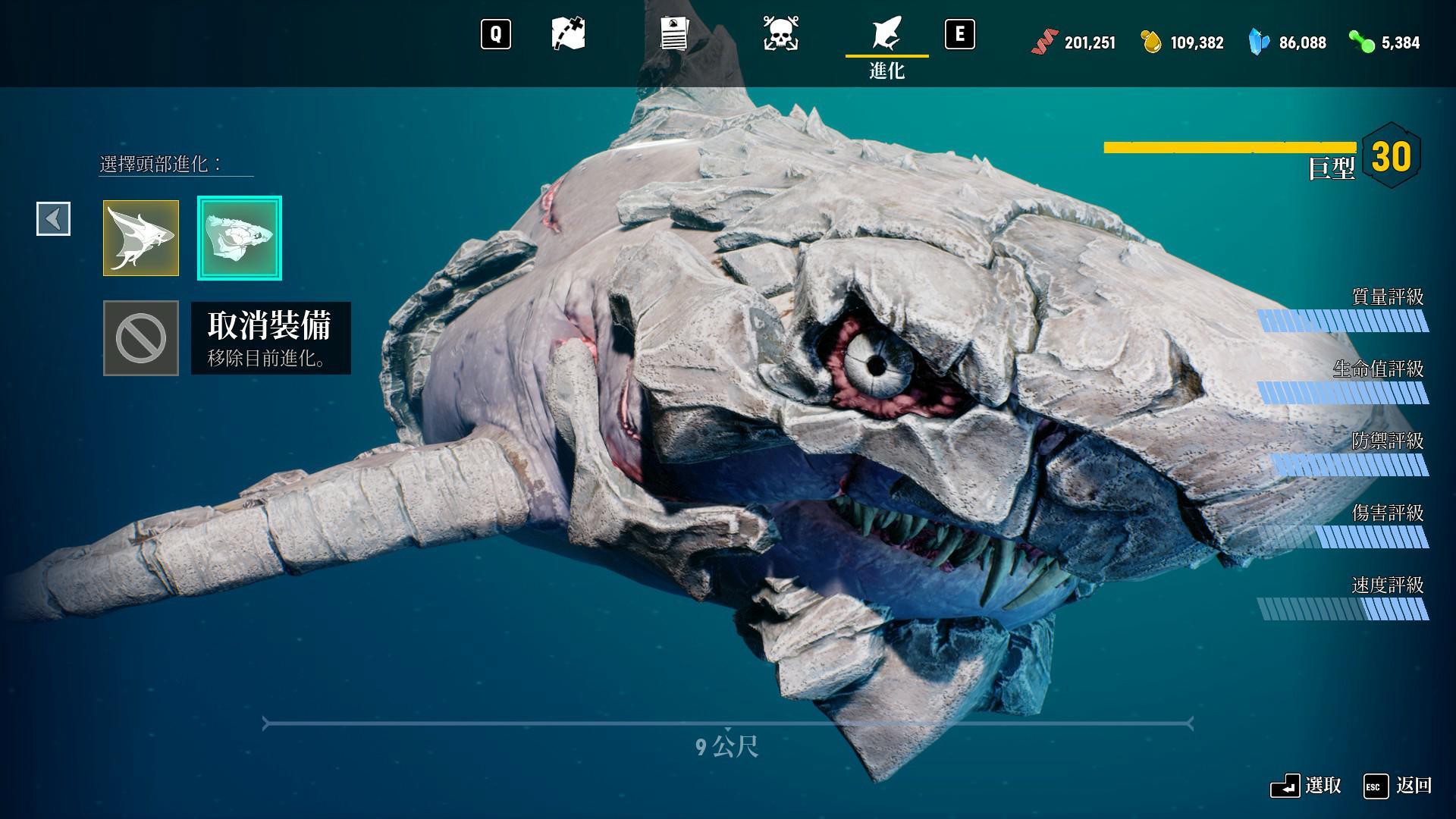Select the teal bone head evolution

tap(240, 238)
